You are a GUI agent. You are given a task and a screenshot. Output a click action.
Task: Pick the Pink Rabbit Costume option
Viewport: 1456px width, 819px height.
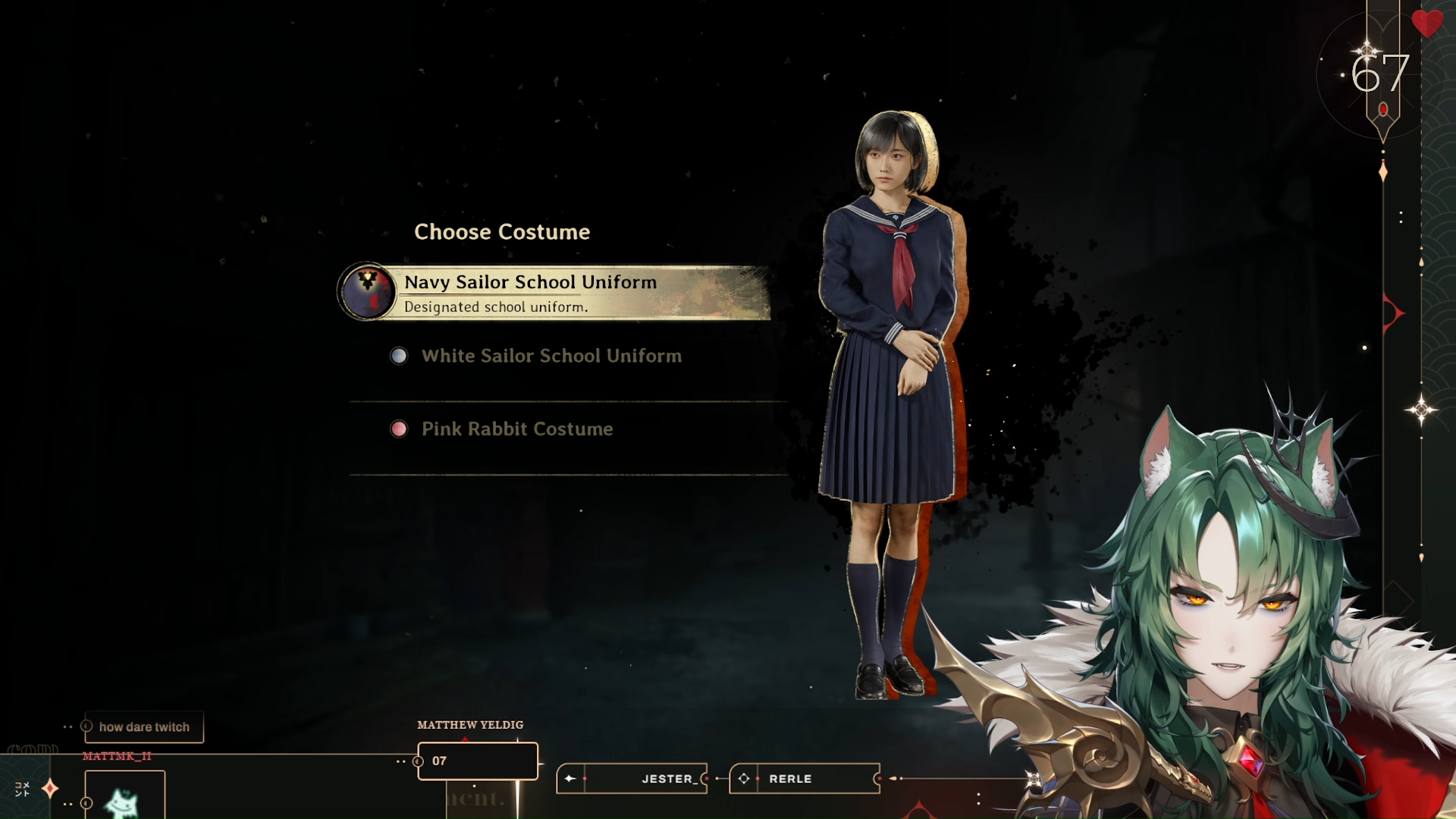coord(516,429)
